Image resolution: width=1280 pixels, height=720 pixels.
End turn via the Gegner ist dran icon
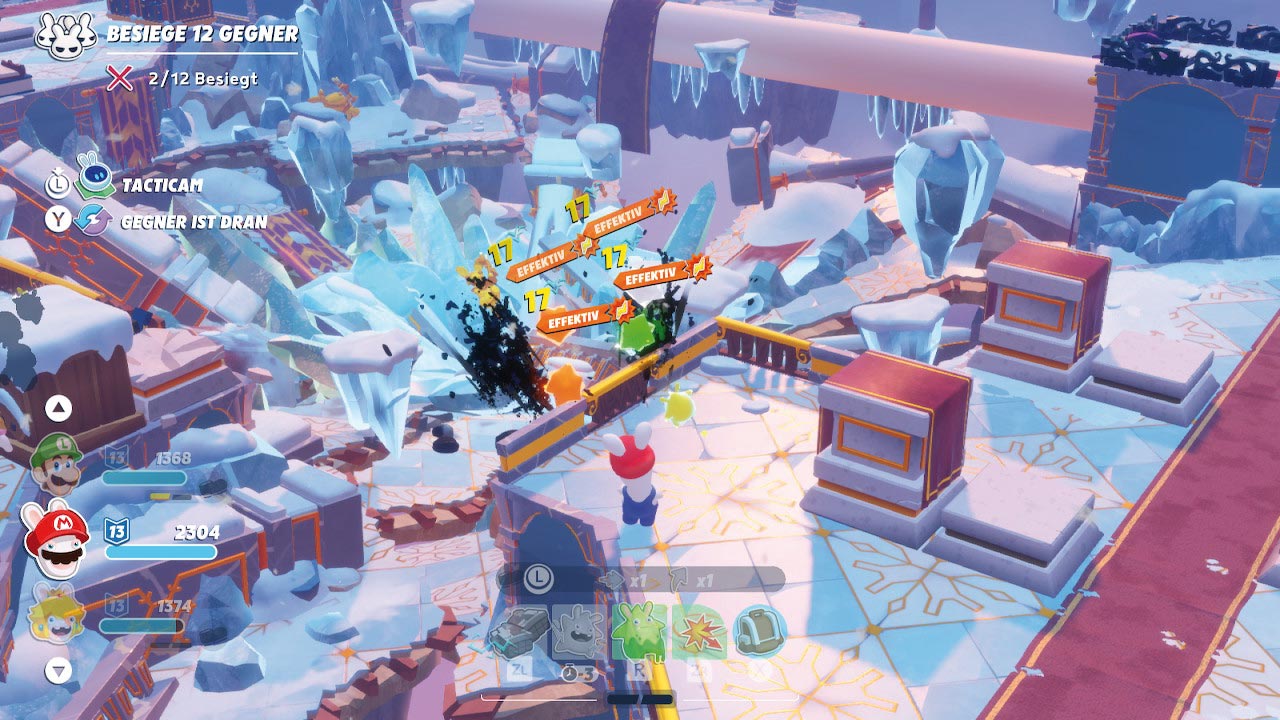(94, 220)
